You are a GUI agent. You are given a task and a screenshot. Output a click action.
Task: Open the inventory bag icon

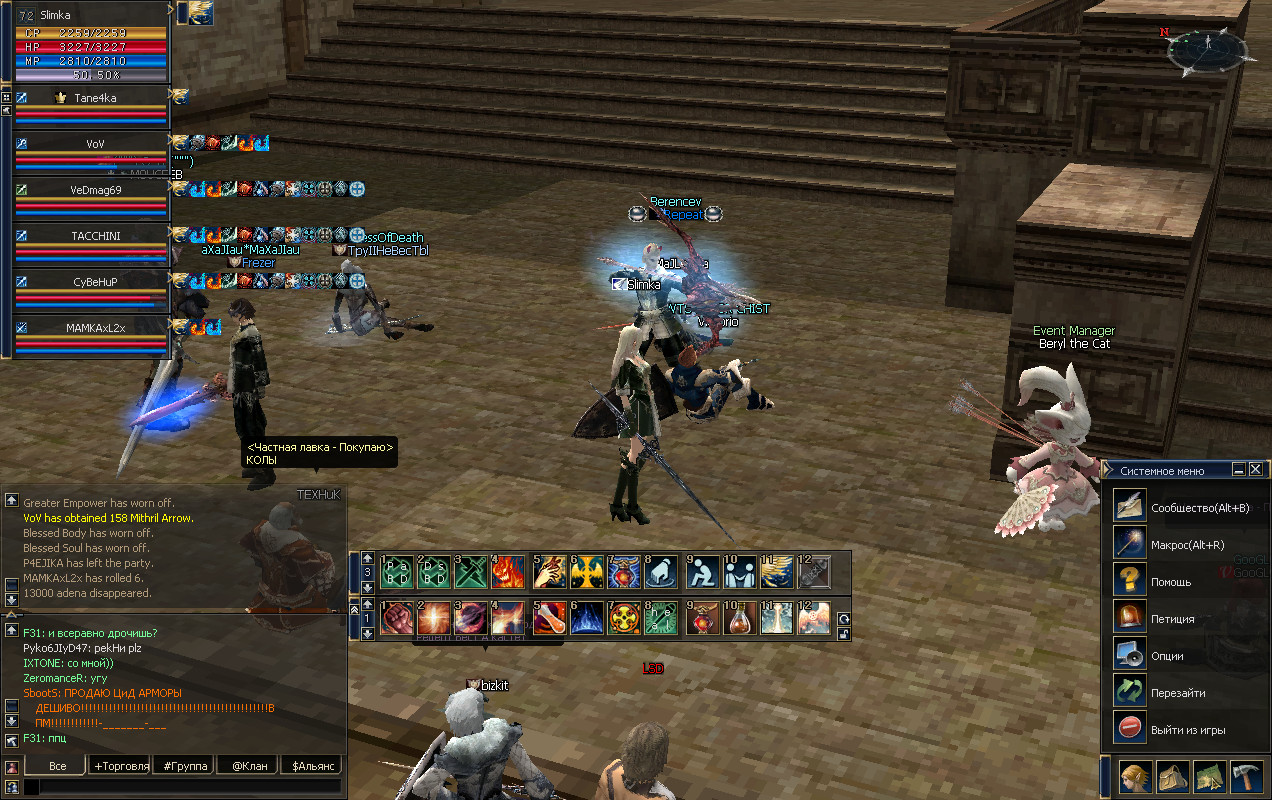(x=1171, y=777)
